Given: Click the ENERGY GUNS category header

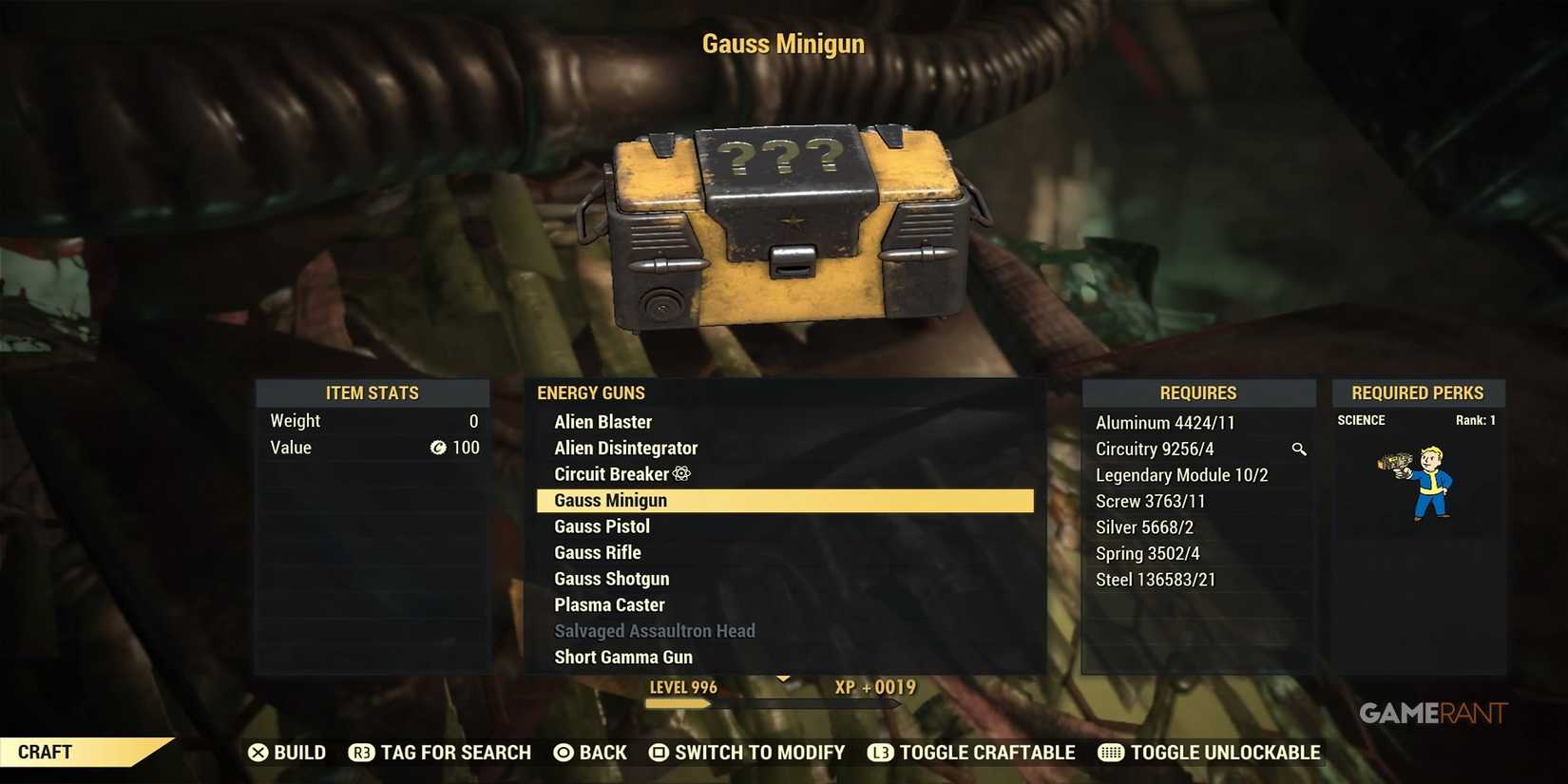Looking at the screenshot, I should (x=590, y=392).
